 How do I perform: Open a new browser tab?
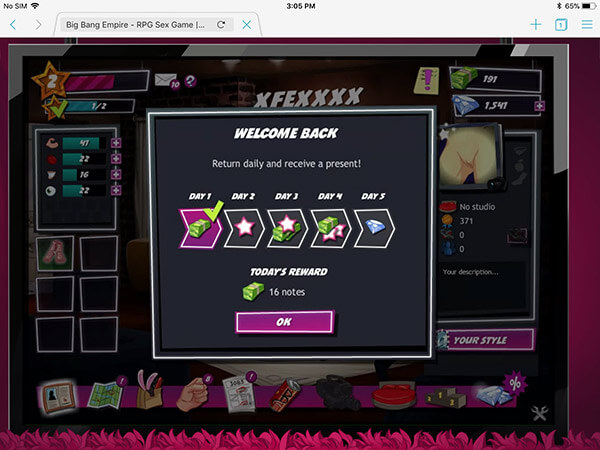pyautogui.click(x=536, y=24)
